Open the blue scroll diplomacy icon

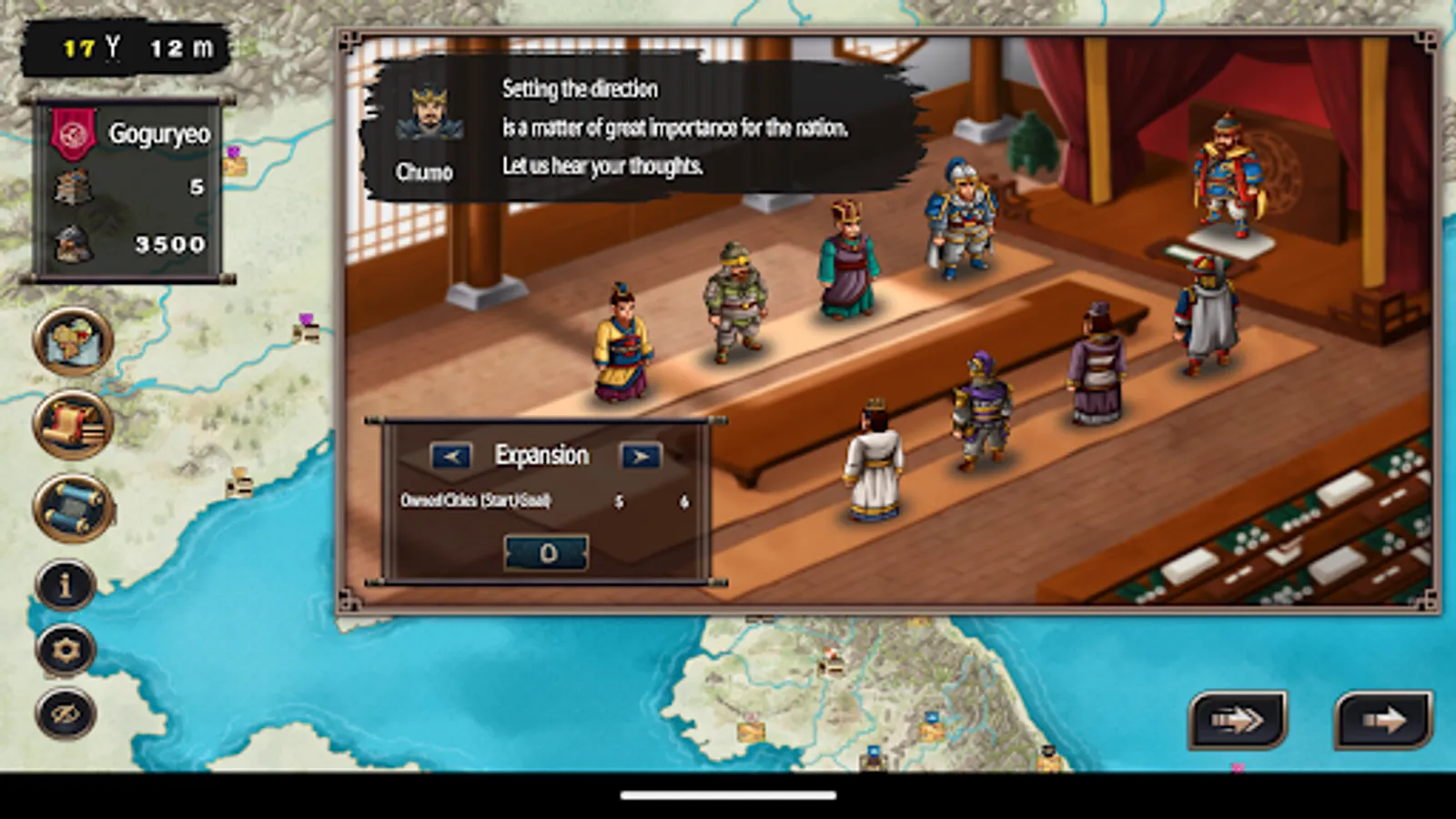tap(68, 500)
